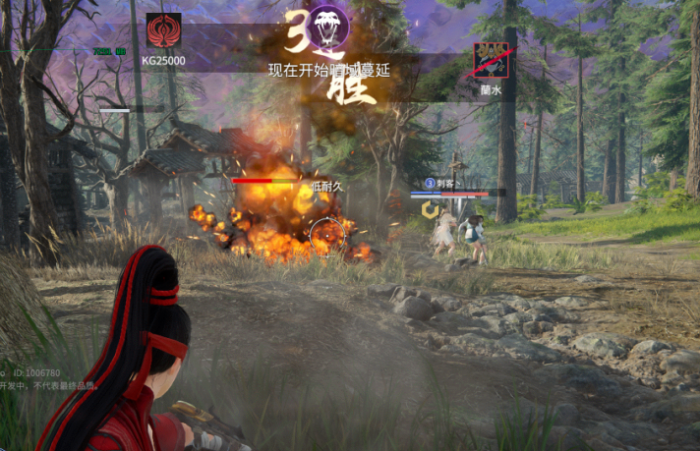Select the crossed-out 蘭水 player portrait
The width and height of the screenshot is (700, 451).
[x=491, y=60]
